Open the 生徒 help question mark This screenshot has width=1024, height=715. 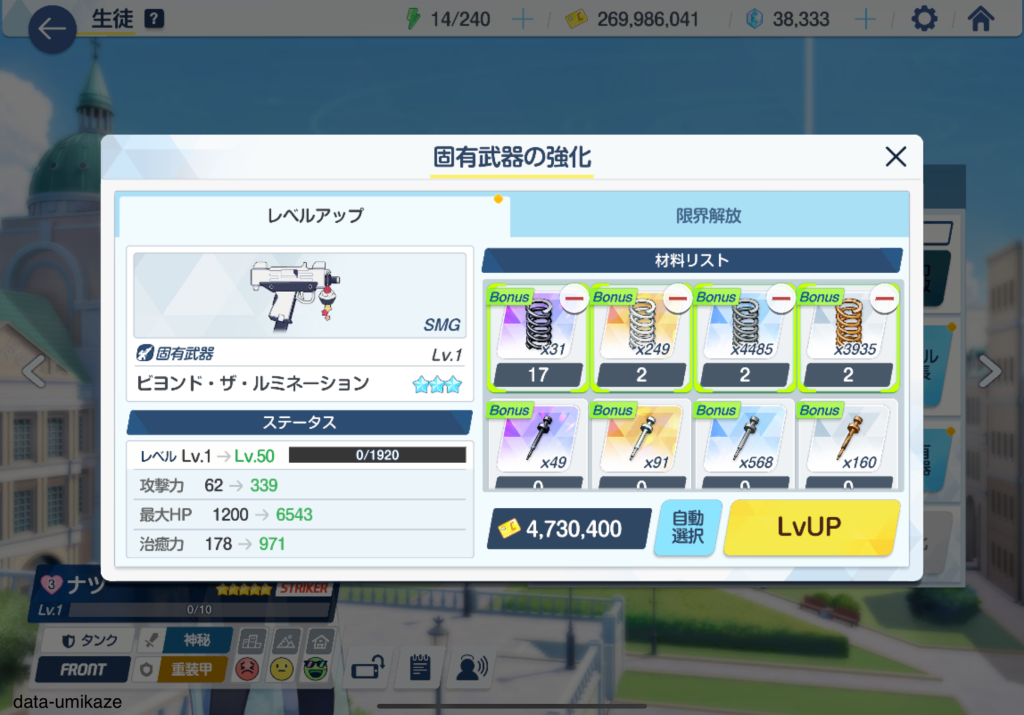[x=154, y=19]
